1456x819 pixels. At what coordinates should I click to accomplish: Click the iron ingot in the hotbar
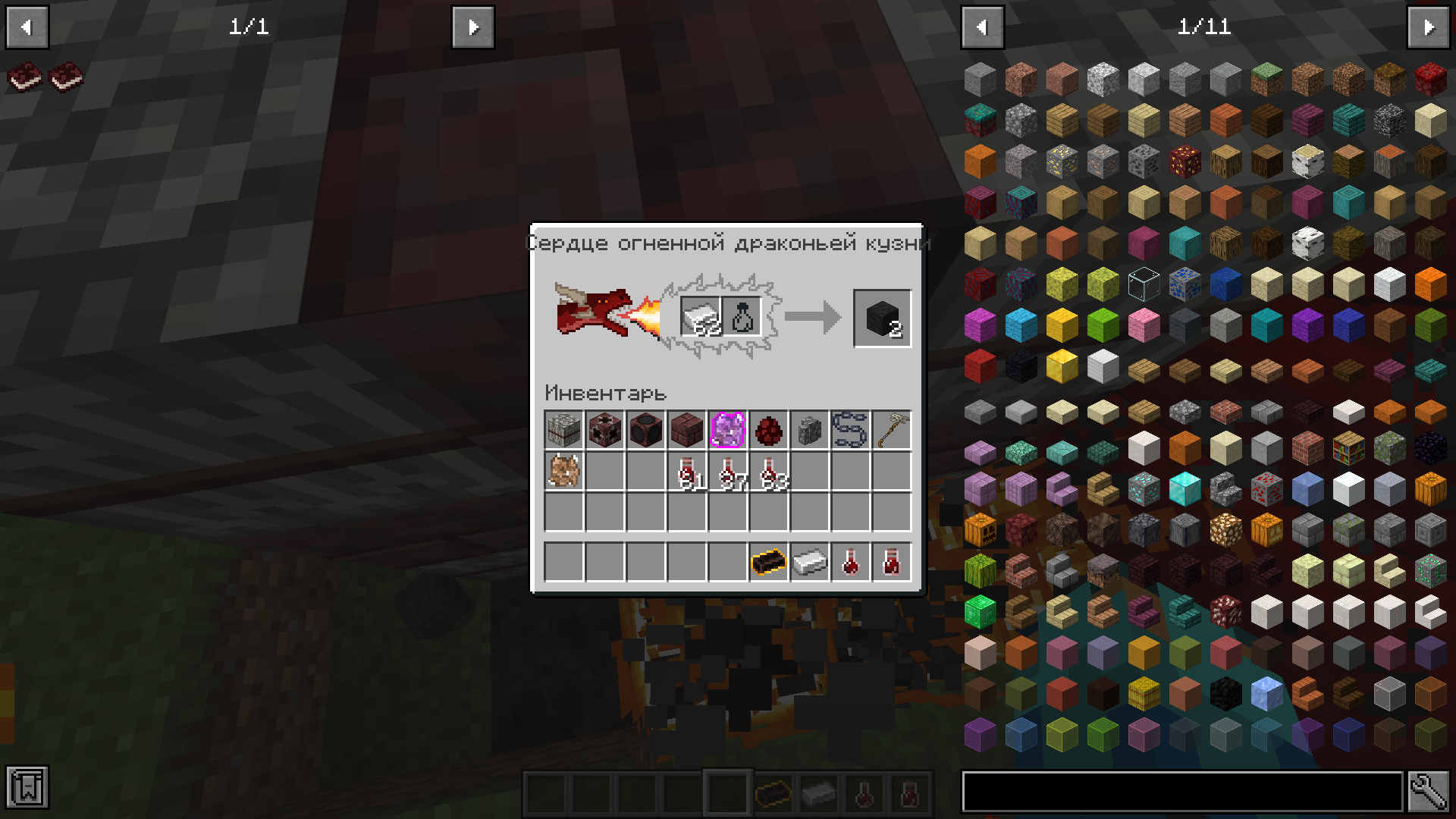point(810,563)
